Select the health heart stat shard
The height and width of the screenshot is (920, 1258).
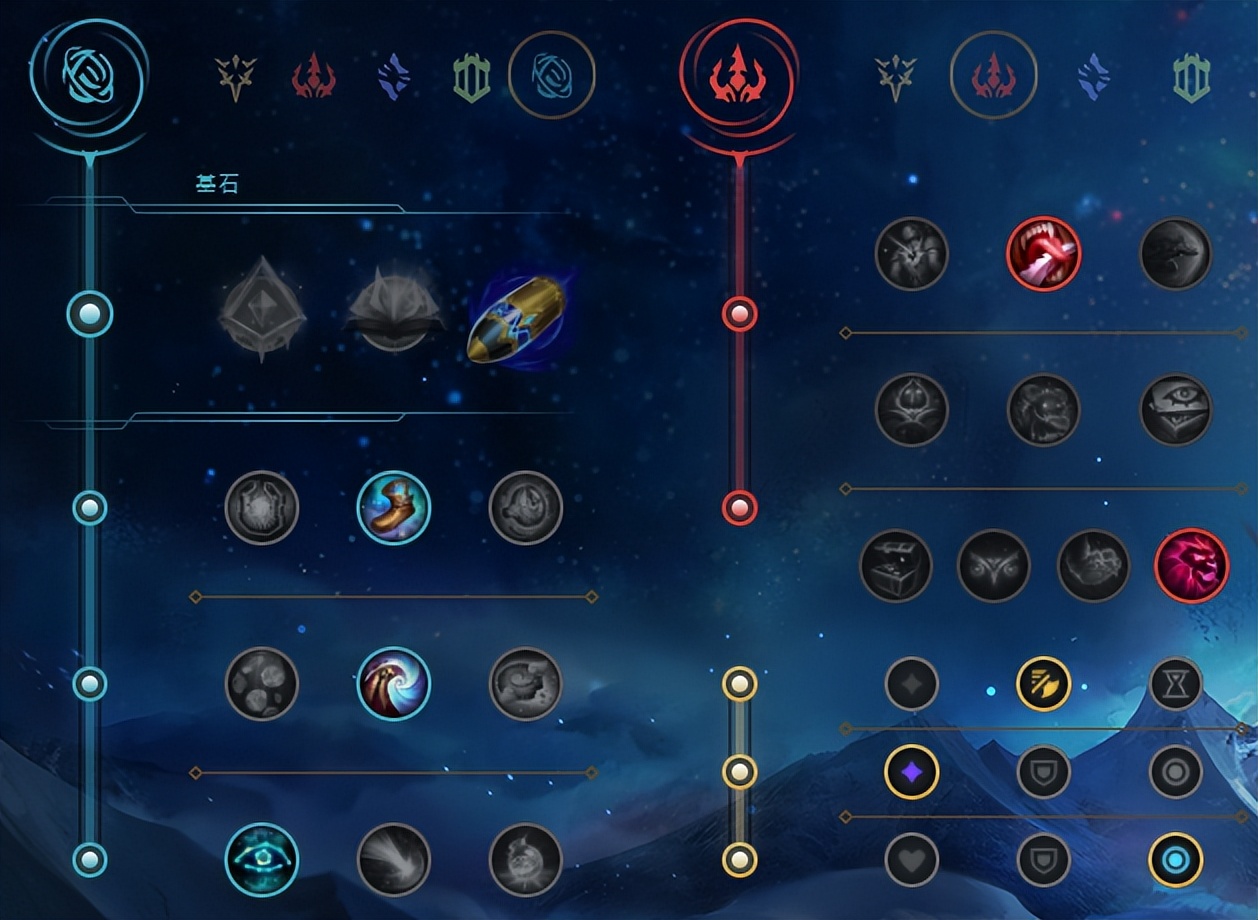click(x=912, y=860)
